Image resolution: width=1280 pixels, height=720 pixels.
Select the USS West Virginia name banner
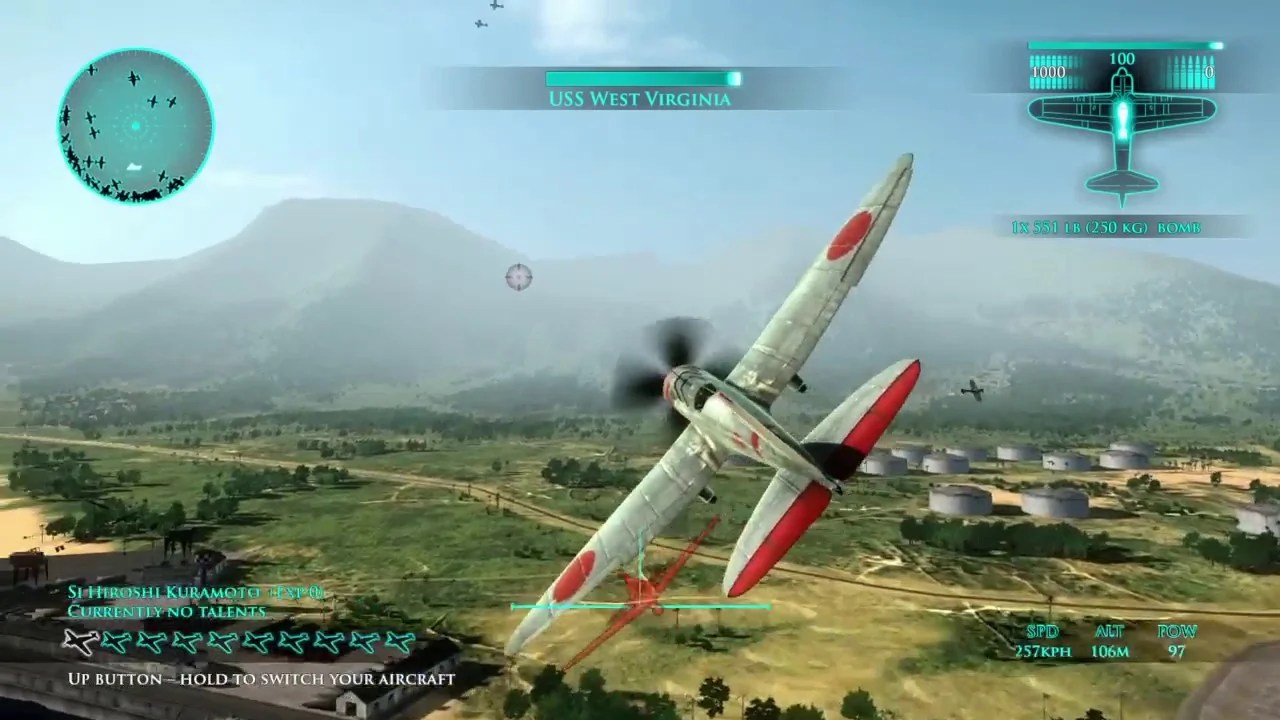[x=640, y=99]
